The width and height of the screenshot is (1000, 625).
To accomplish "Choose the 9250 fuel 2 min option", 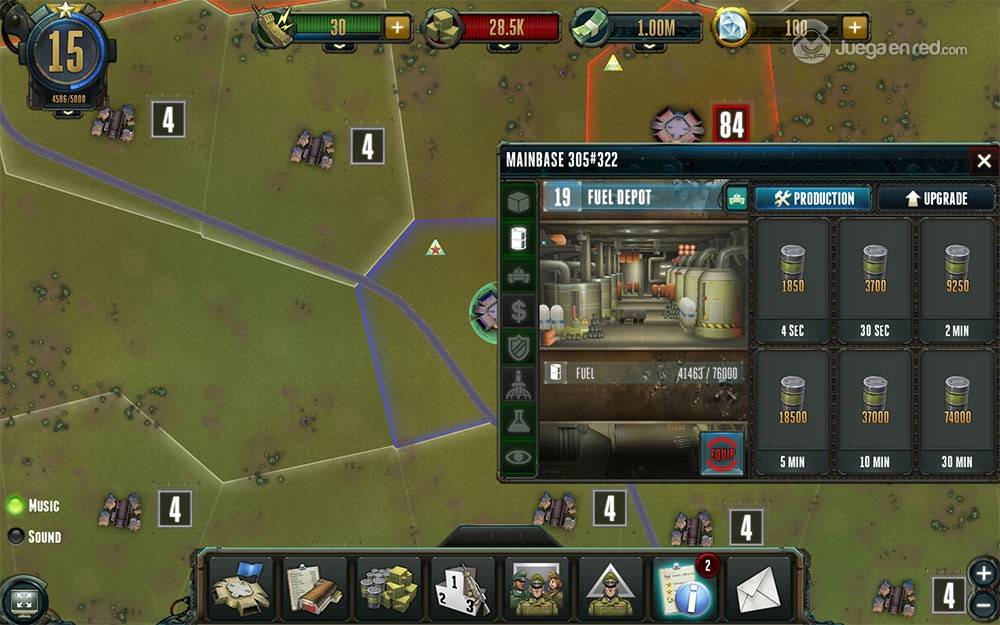I will [x=957, y=279].
